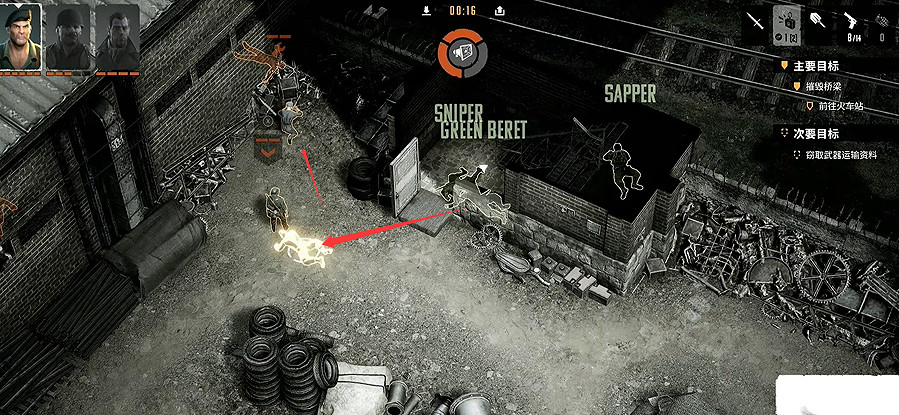Image resolution: width=899 pixels, height=415 pixels.
Task: Click the quick load upload icon
Action: pos(499,11)
